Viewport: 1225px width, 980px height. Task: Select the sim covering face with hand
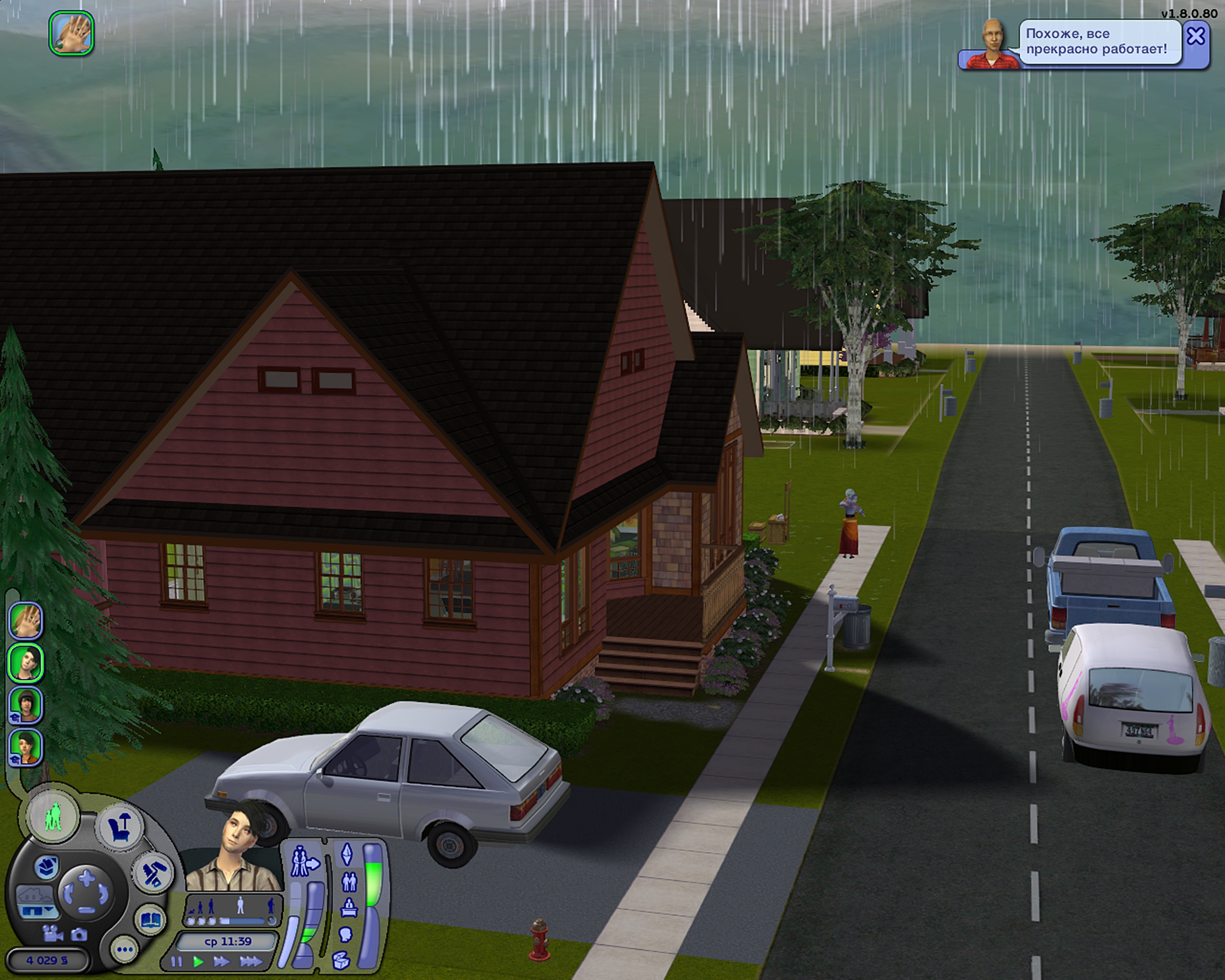click(25, 620)
